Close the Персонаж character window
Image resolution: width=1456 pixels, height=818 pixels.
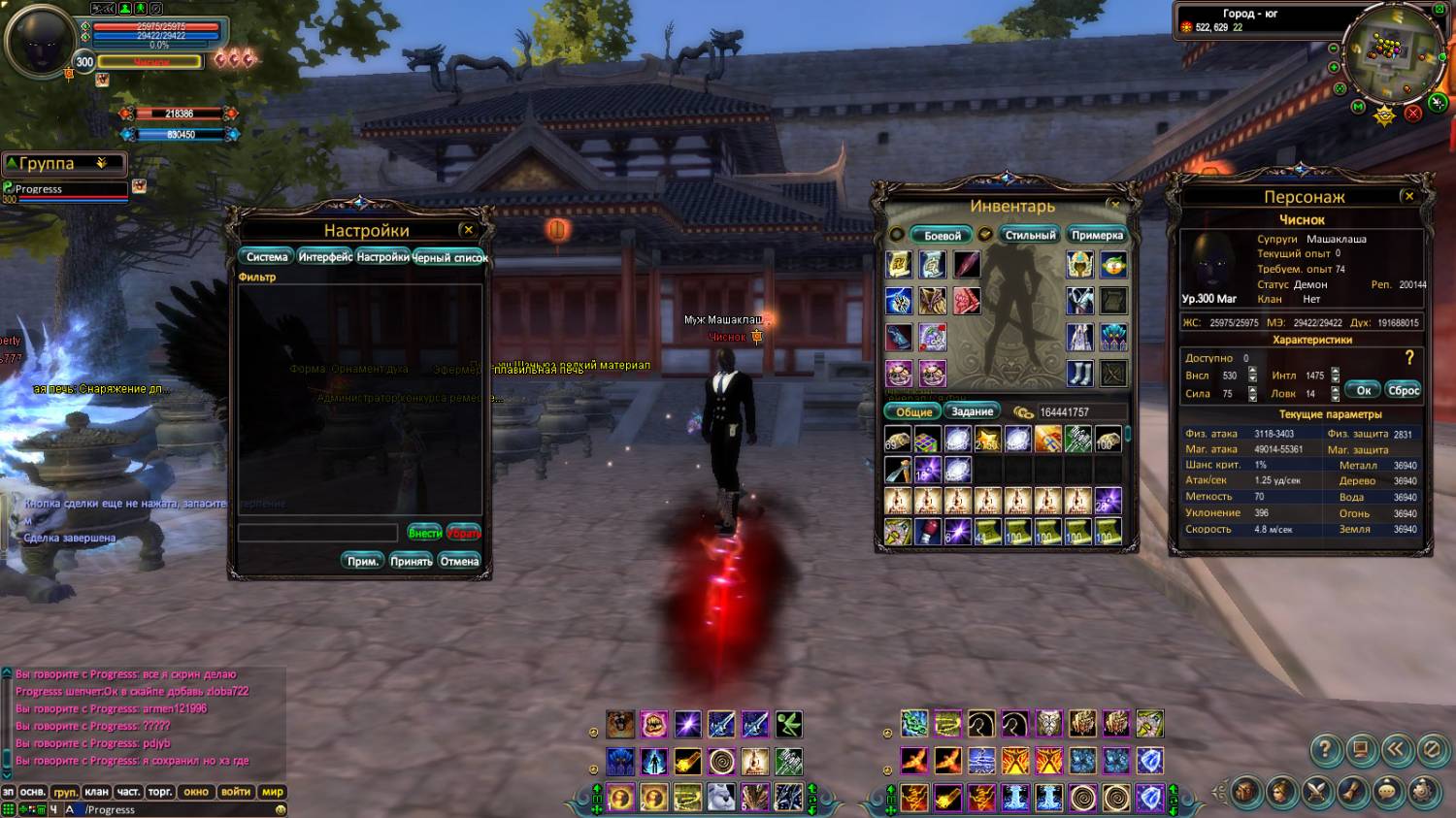coord(1409,196)
